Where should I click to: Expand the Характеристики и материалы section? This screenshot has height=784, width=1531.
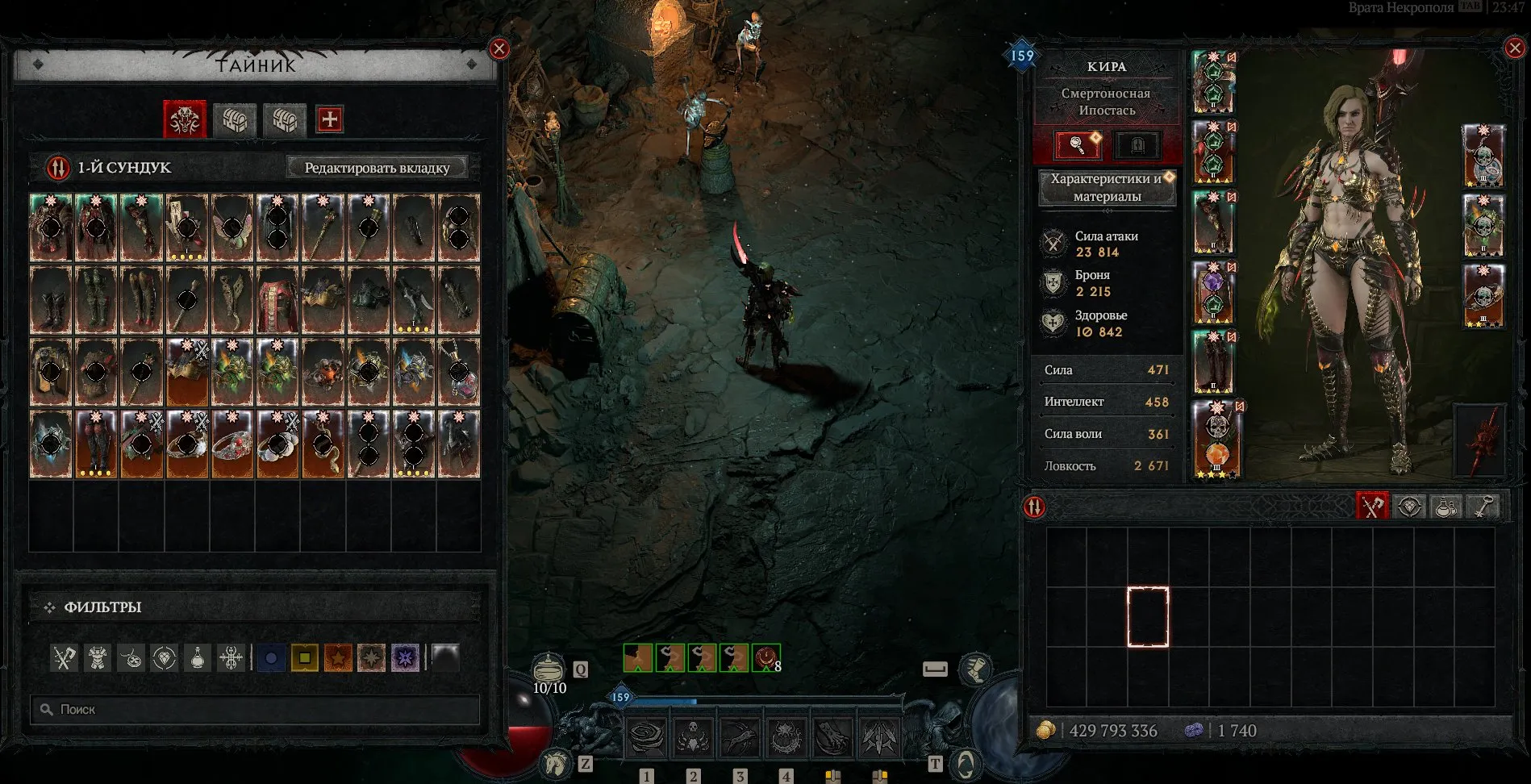[x=1107, y=188]
